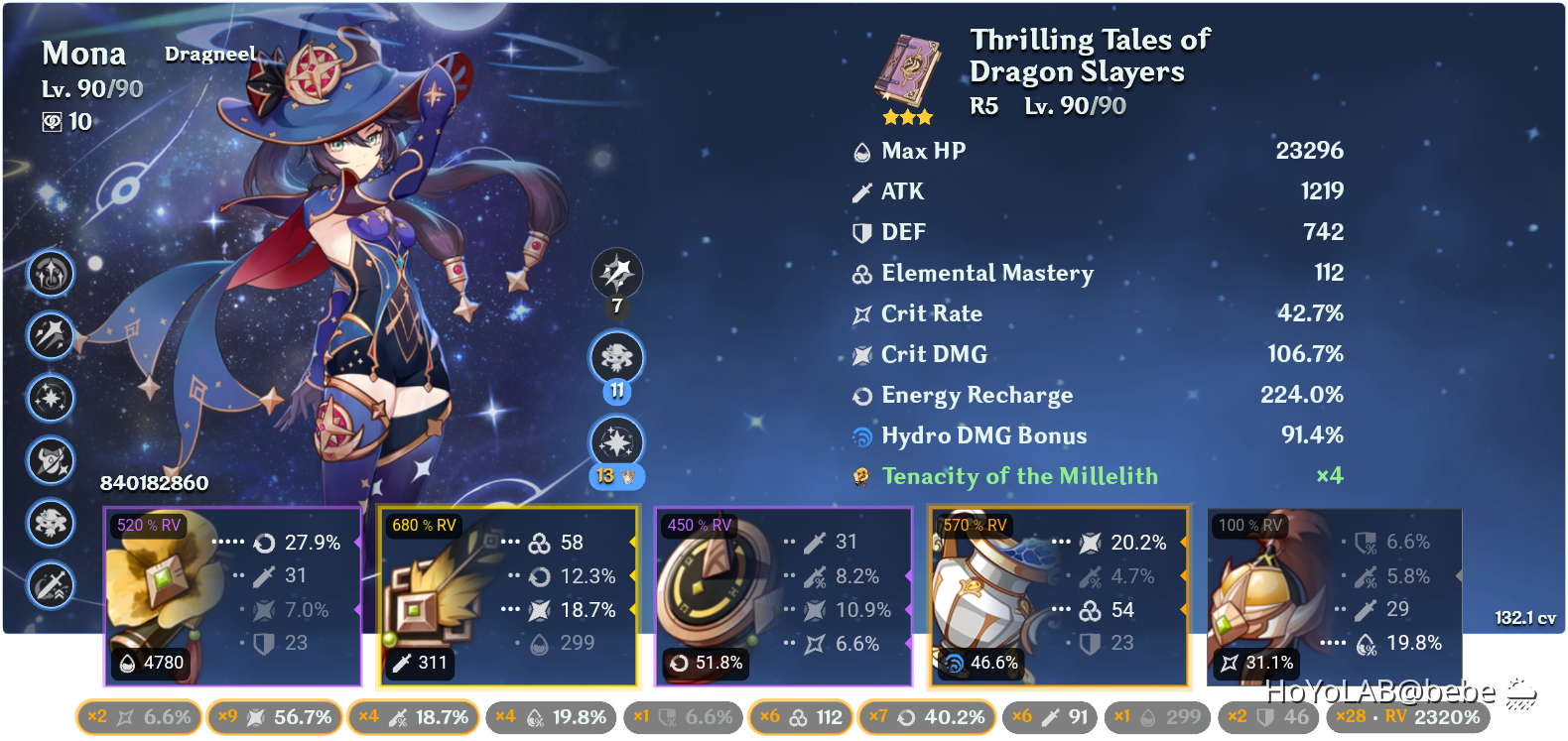
Task: Select the Dragneel profile tag
Action: [x=209, y=54]
